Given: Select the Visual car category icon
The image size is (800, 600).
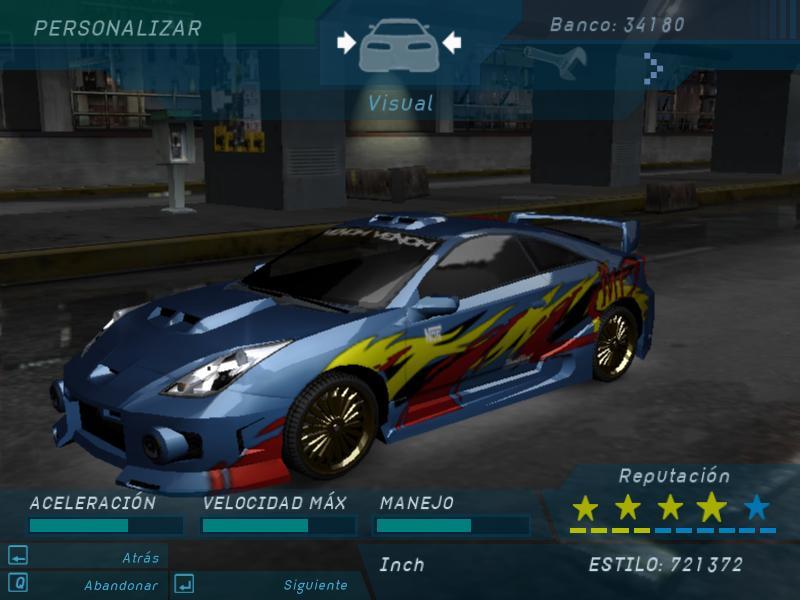Looking at the screenshot, I should [x=398, y=45].
